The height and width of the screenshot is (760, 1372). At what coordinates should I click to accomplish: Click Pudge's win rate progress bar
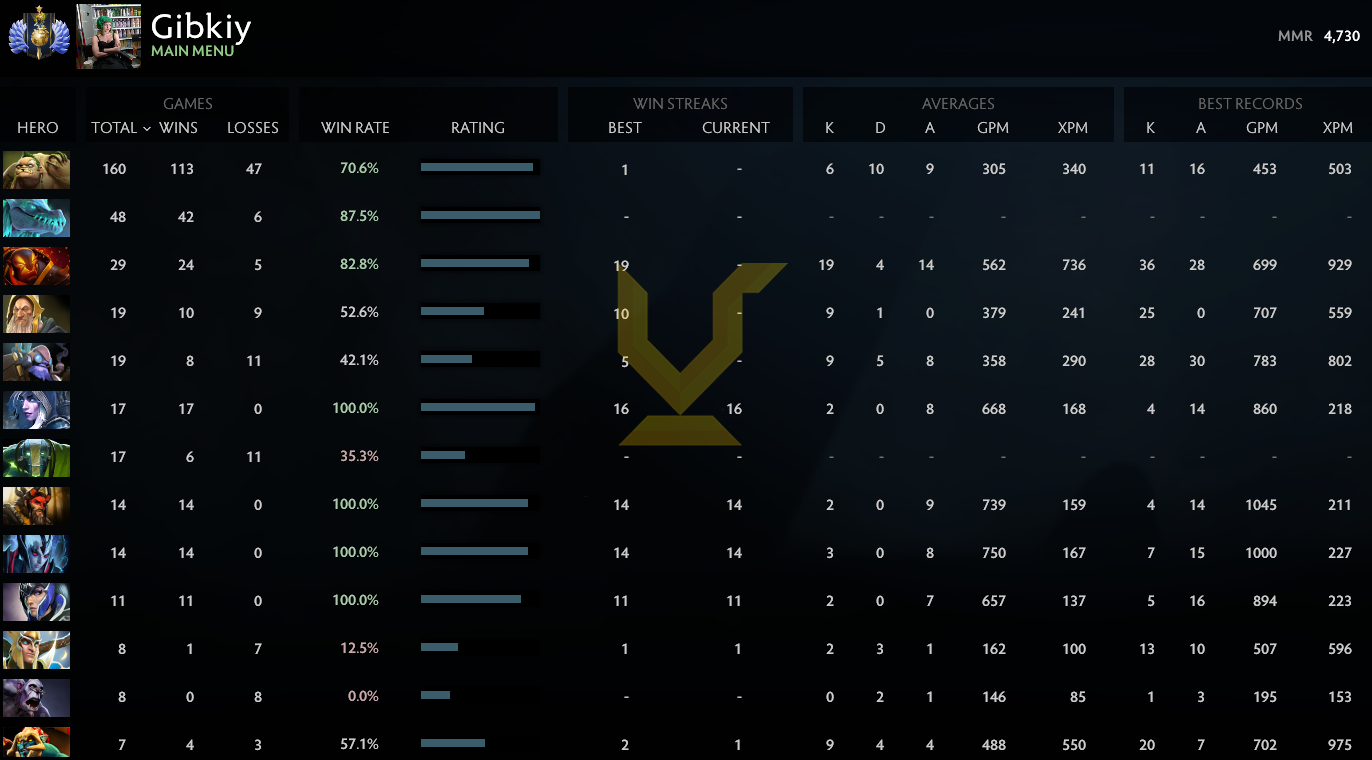point(478,167)
